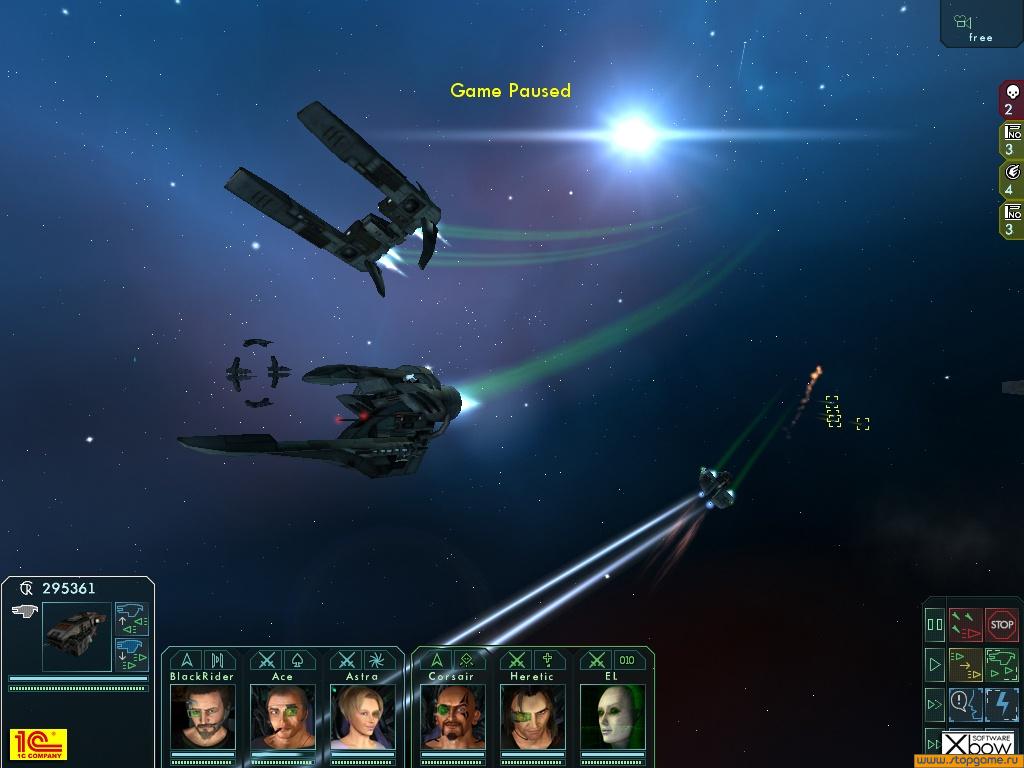Issue the attack order with green fighters icon
The height and width of the screenshot is (768, 1024).
966,625
